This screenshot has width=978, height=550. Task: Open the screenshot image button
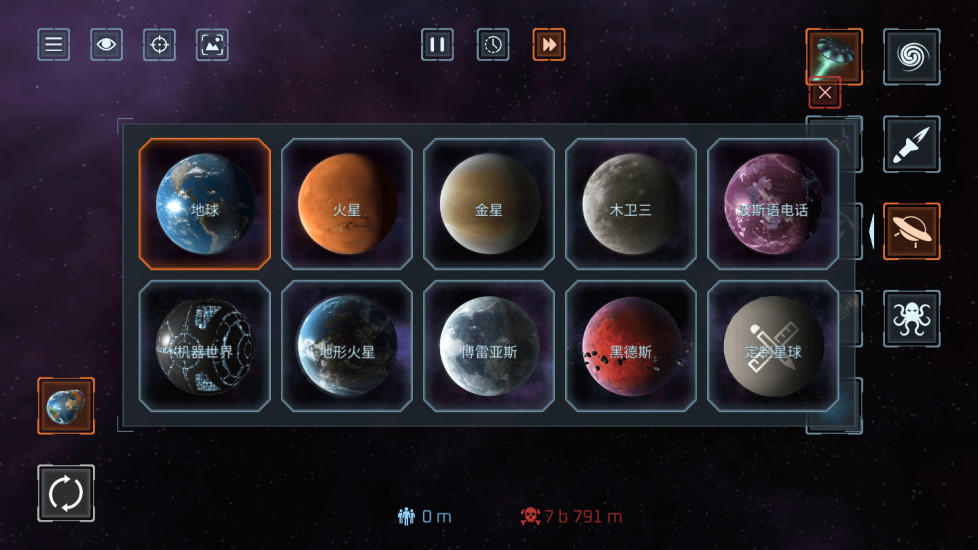[212, 45]
